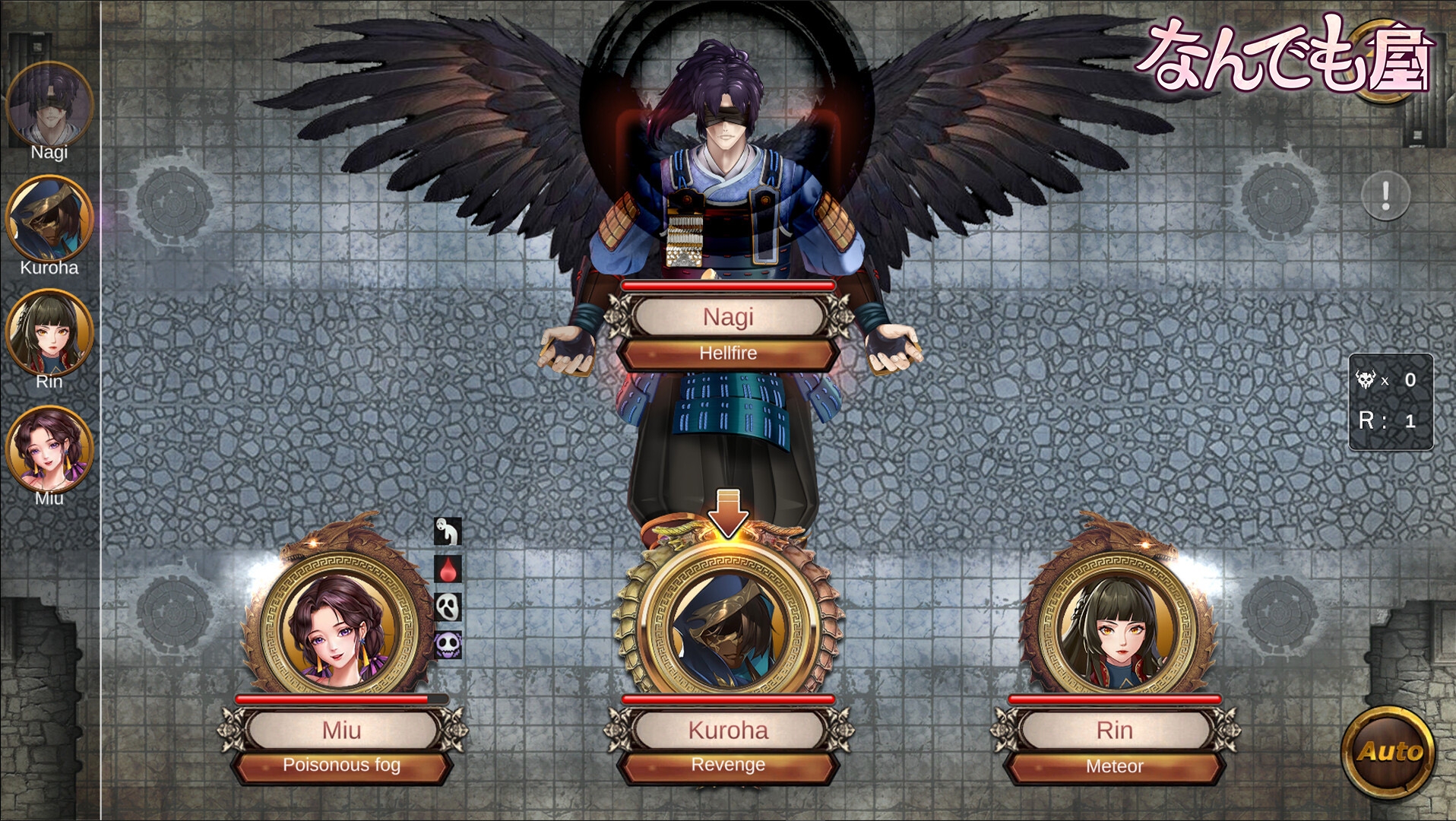Pick Miu's portrait in the turn order list
Screen dimensions: 1456x821
[x=49, y=449]
